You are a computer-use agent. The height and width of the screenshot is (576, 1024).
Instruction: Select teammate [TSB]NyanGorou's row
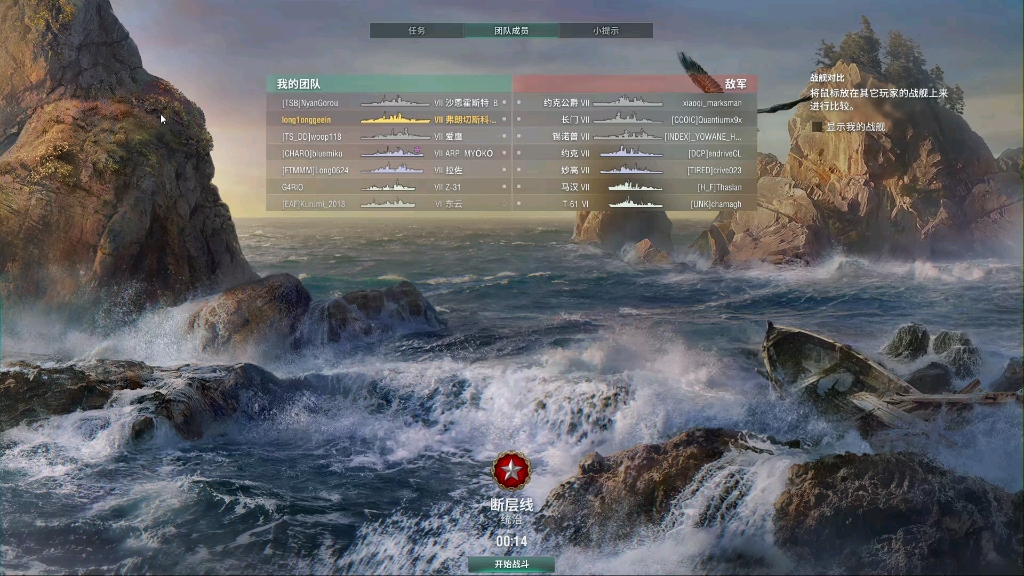pos(389,102)
